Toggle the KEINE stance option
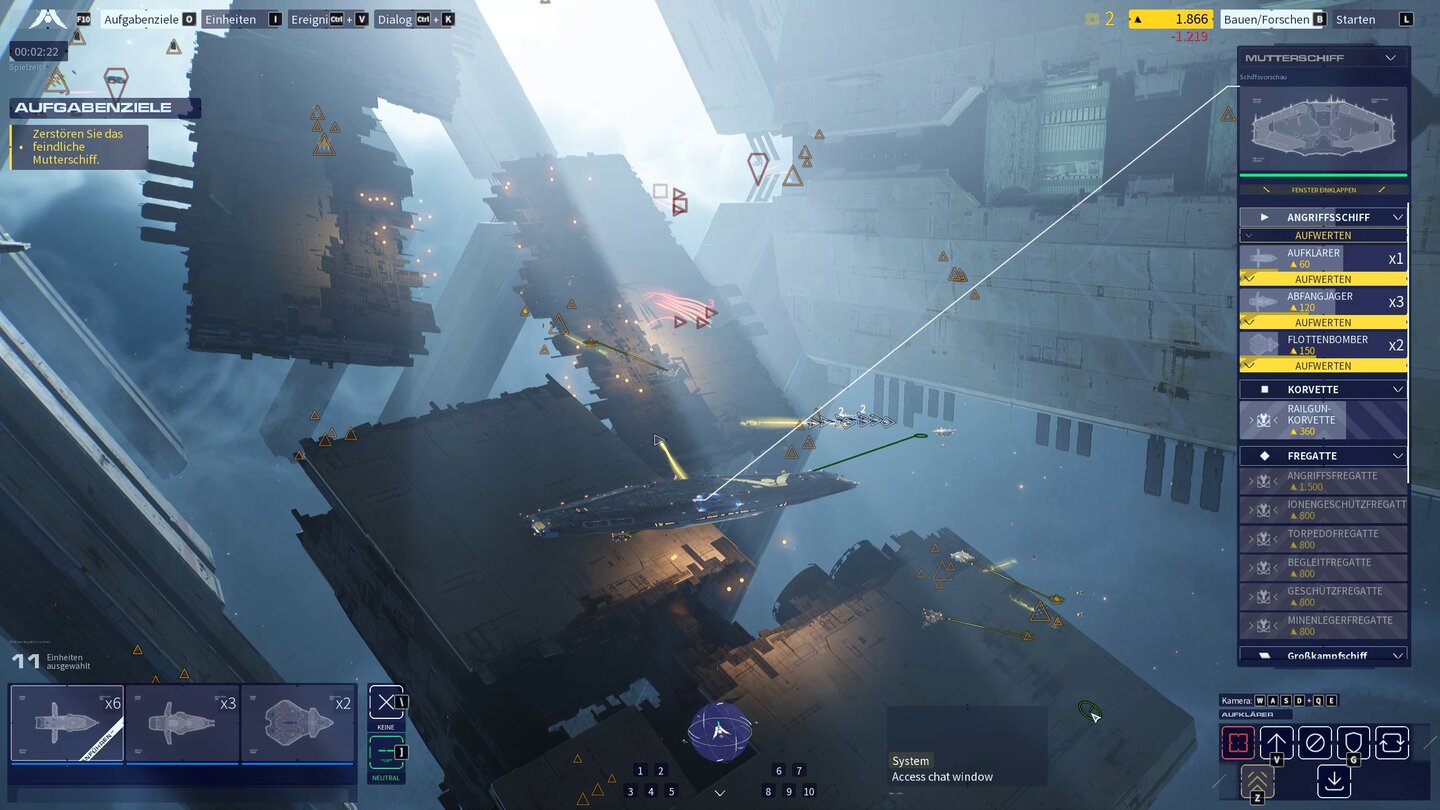 click(x=386, y=726)
